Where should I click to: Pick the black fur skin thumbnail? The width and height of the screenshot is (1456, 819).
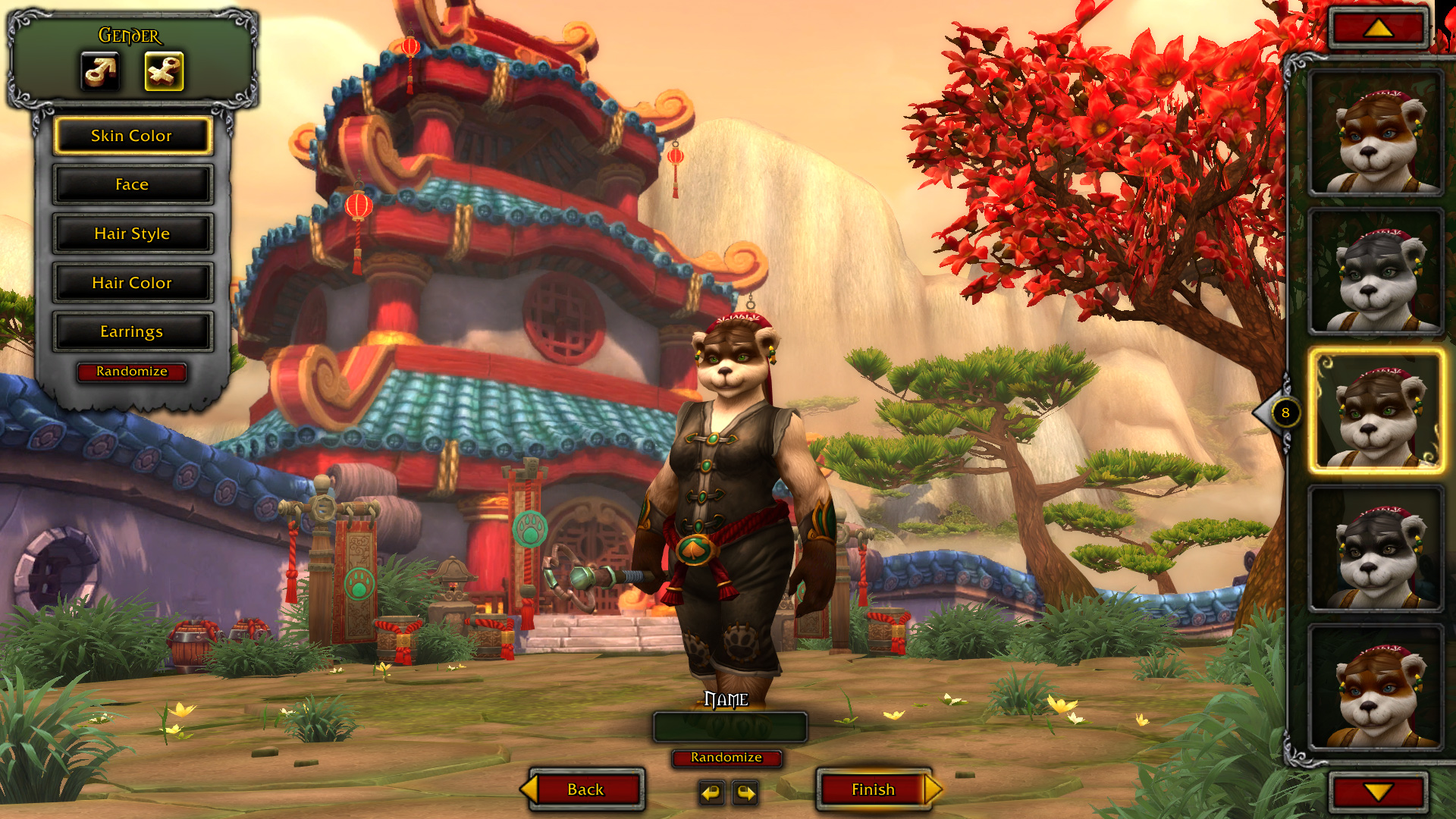pyautogui.click(x=1375, y=548)
